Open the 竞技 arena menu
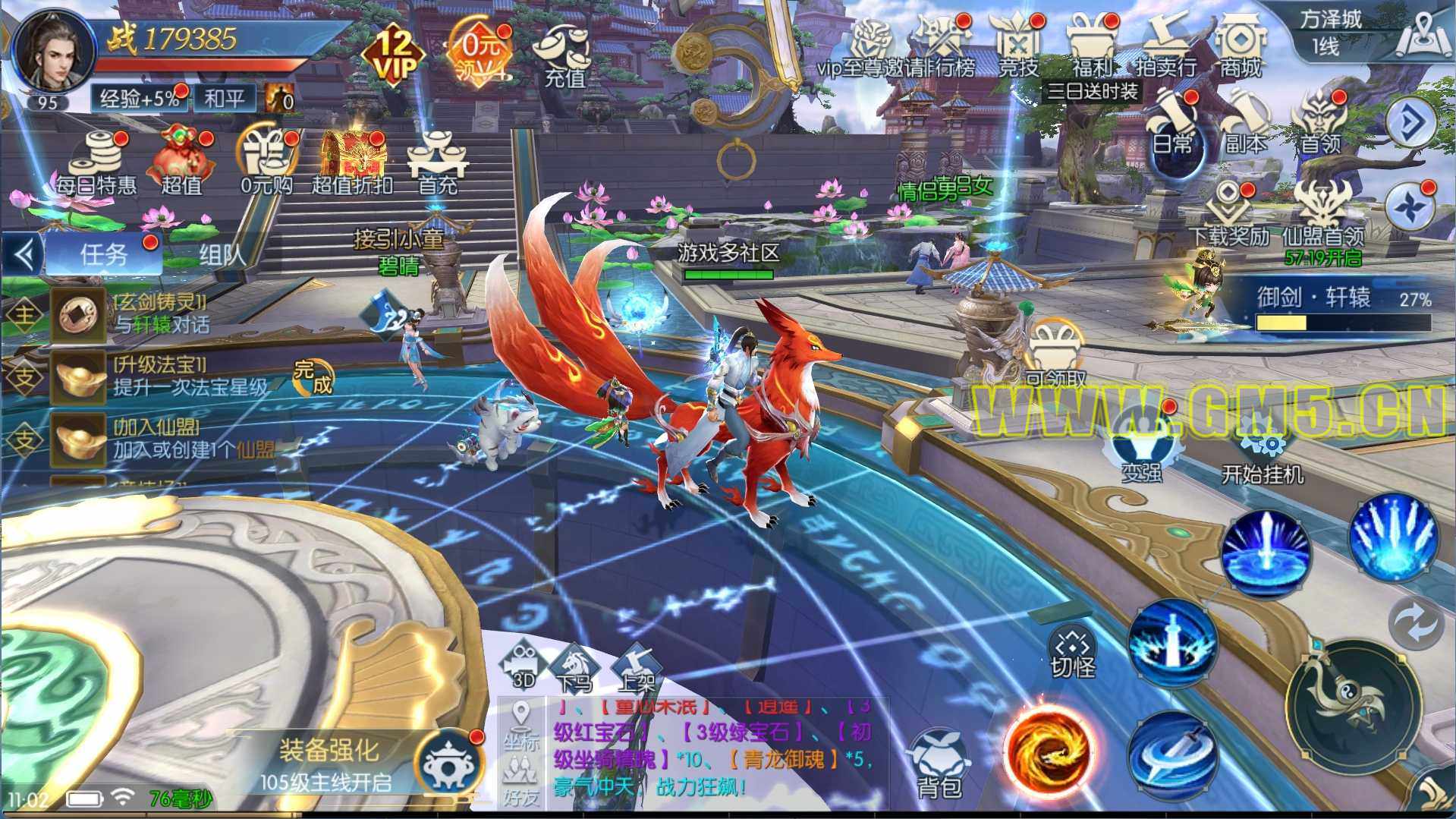The height and width of the screenshot is (819, 1456). [x=1017, y=47]
